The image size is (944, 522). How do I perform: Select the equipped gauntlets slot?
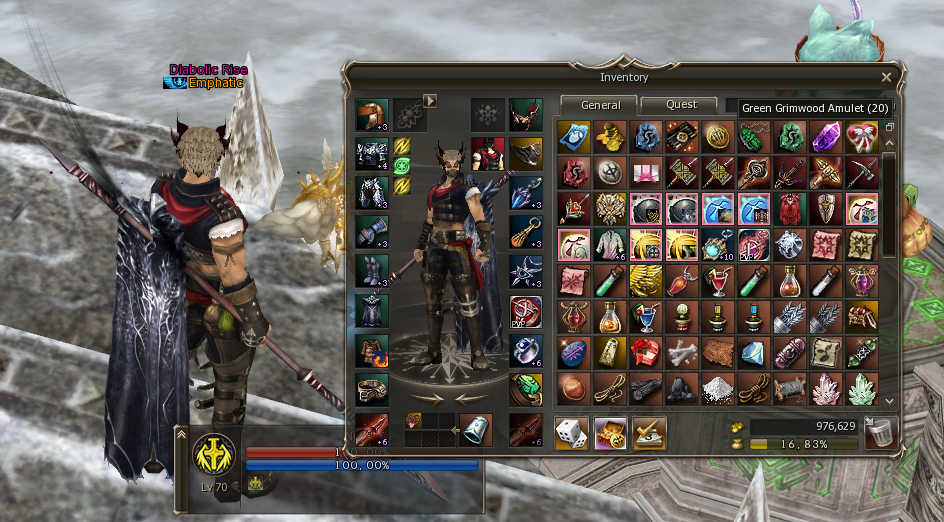click(x=372, y=233)
